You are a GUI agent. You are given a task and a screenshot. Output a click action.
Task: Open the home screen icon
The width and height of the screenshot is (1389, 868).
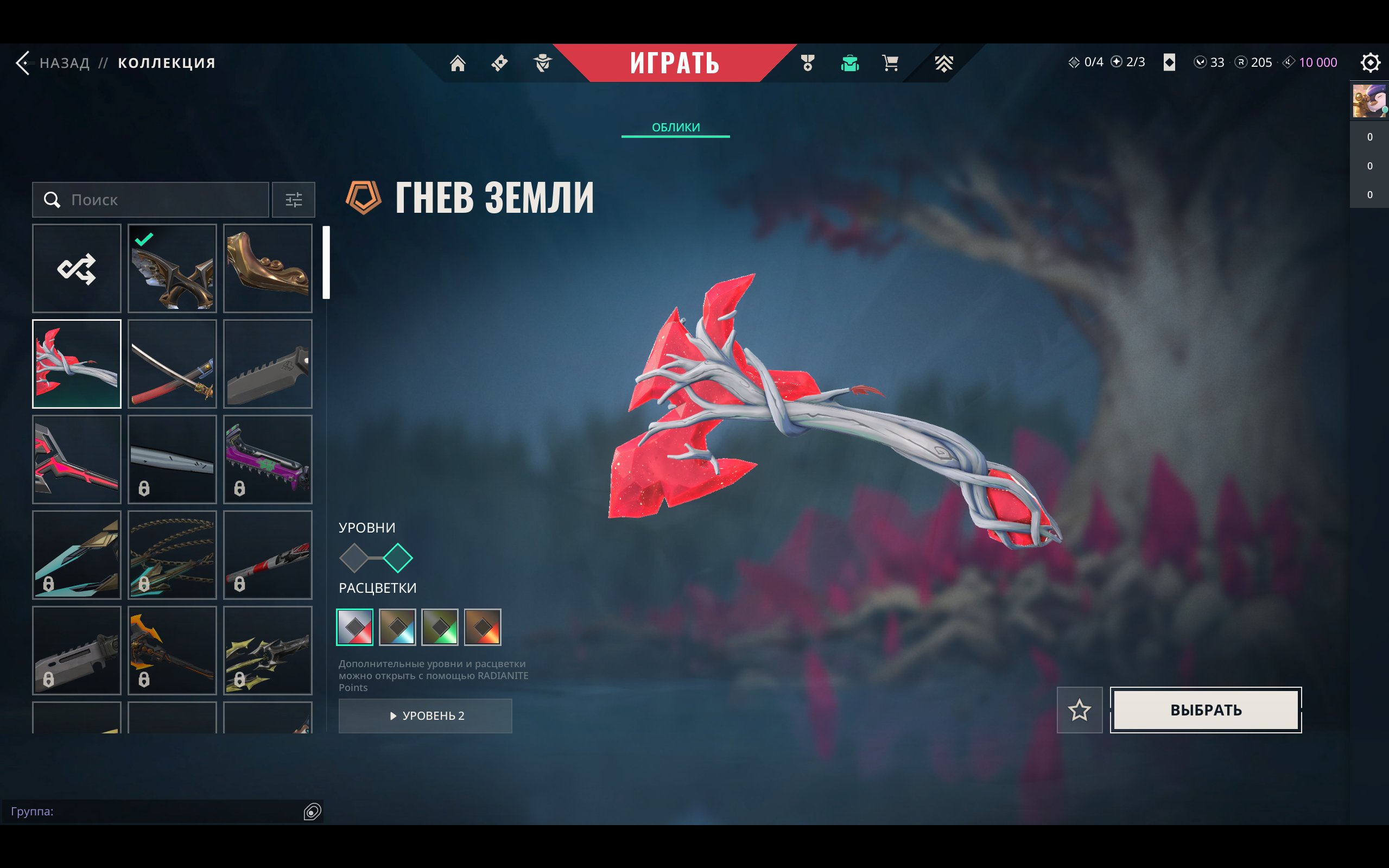pos(458,62)
